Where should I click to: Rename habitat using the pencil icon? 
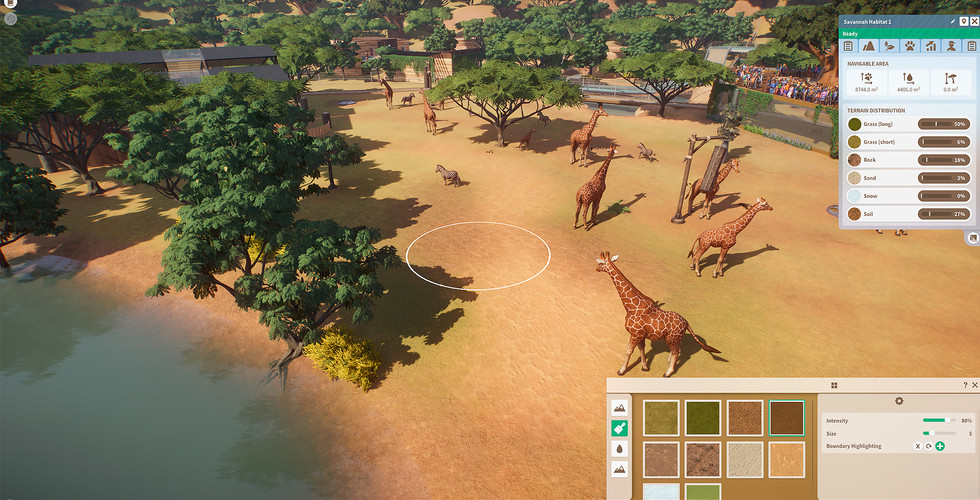click(952, 21)
